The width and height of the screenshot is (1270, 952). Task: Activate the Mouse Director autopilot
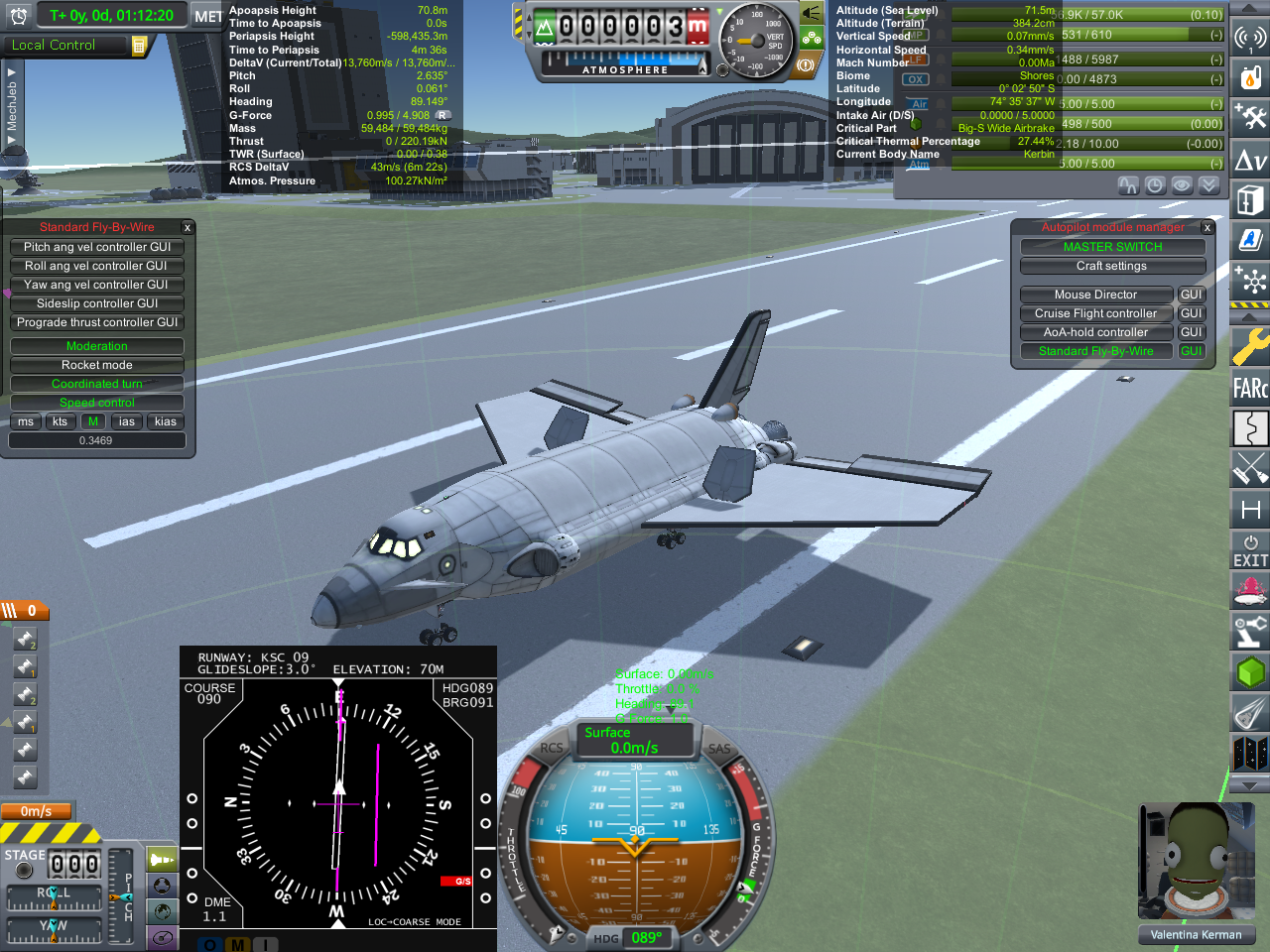tap(1095, 295)
